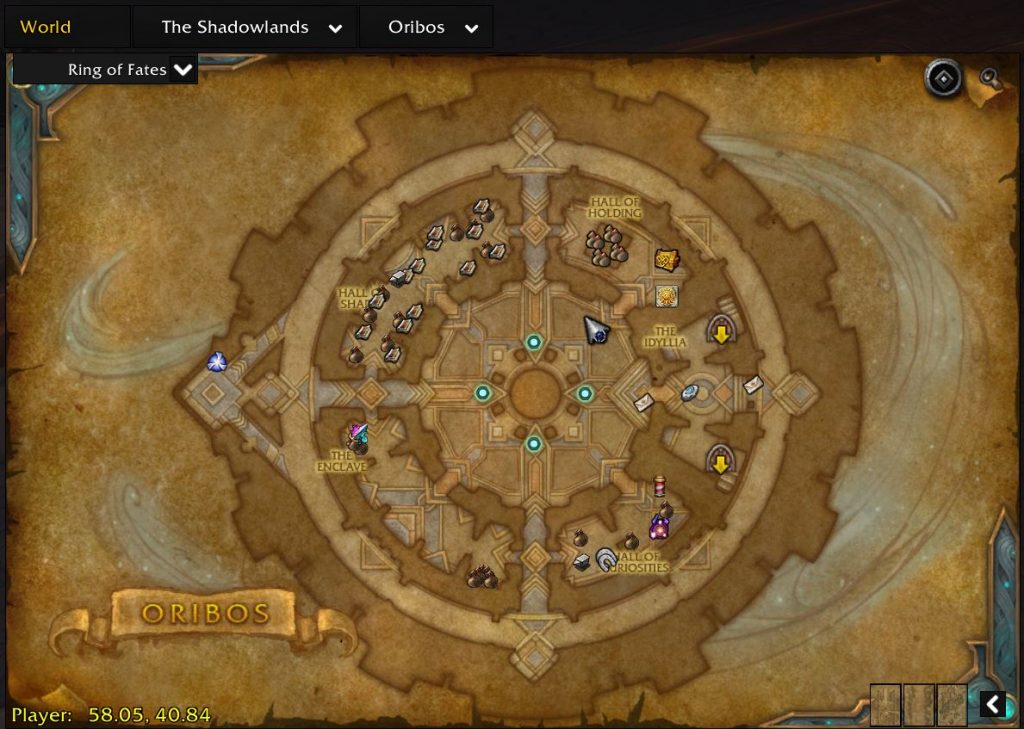The image size is (1024, 729).
Task: Click the lower yellow down-arrow doorway marker
Action: [x=720, y=460]
